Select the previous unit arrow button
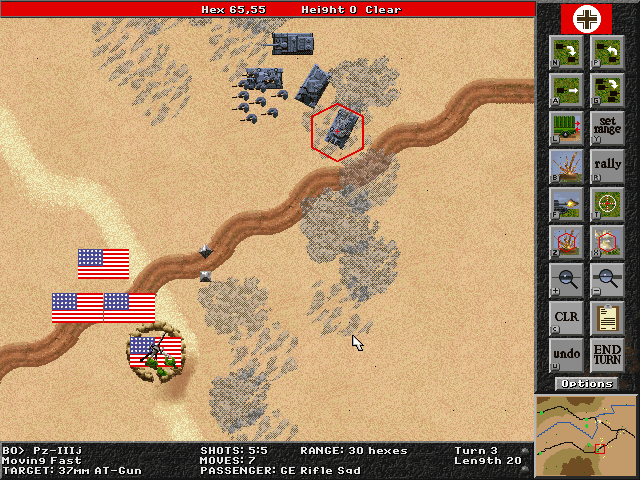 tap(606, 51)
